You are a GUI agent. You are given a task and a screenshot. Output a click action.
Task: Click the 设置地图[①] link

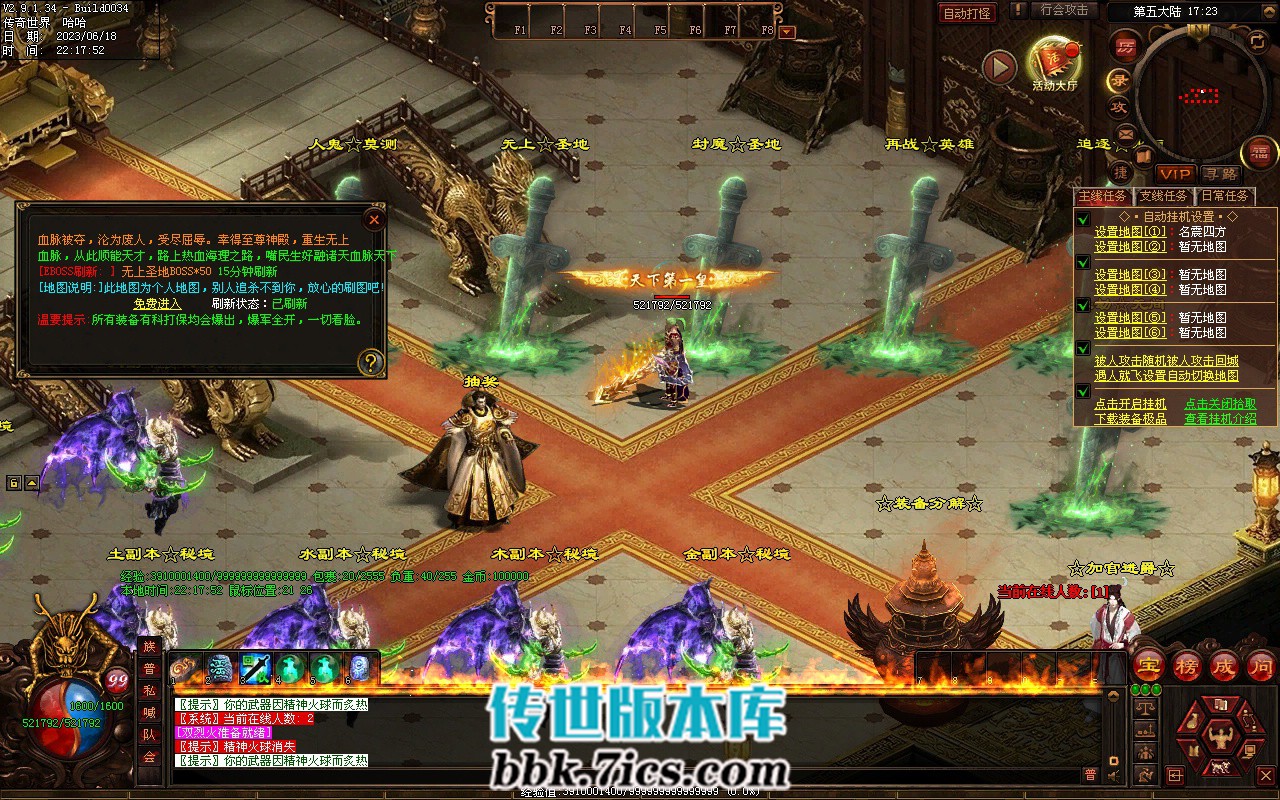(1130, 232)
